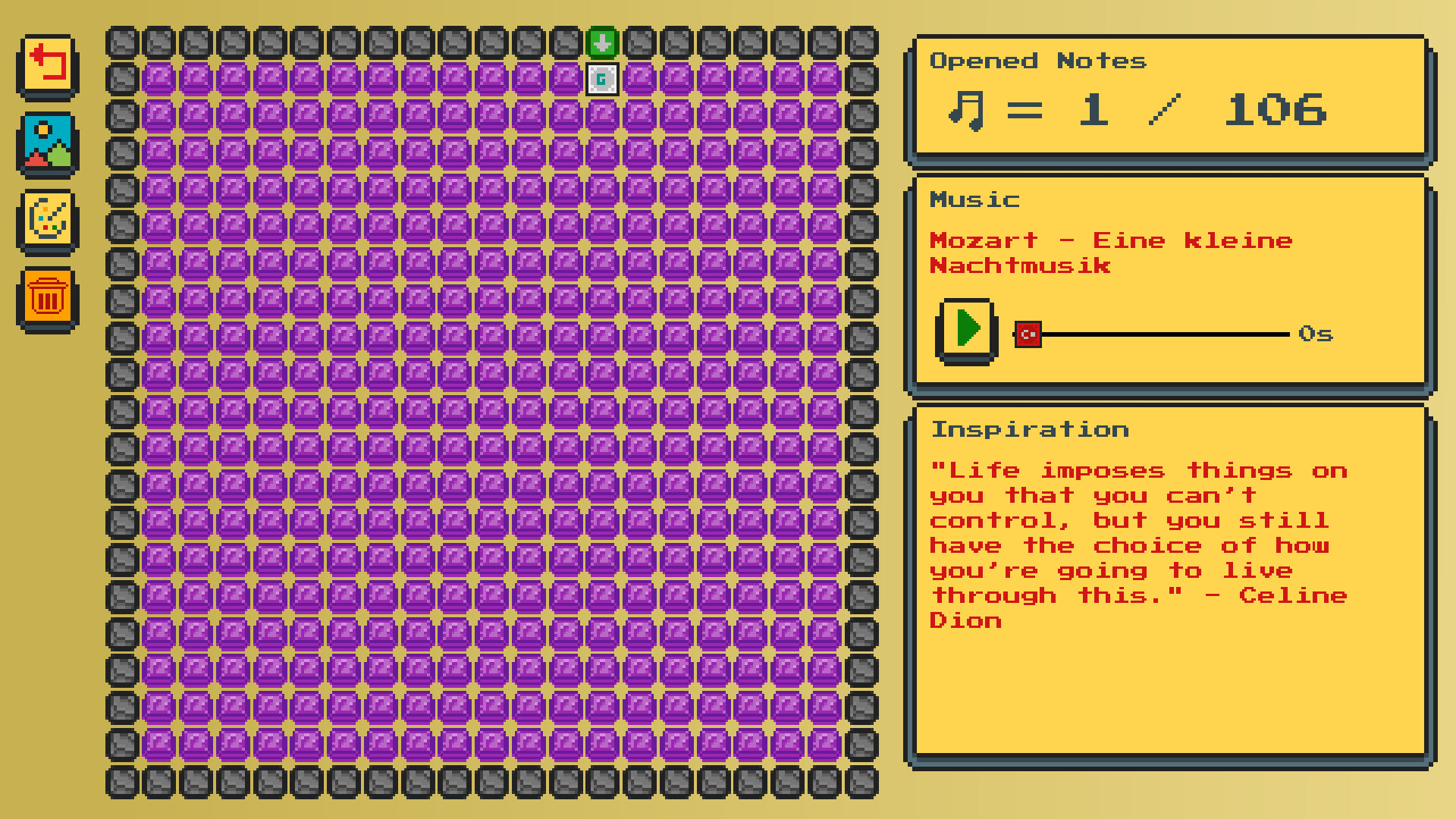
Task: Click a purple tile in the grid center
Action: pos(491,412)
